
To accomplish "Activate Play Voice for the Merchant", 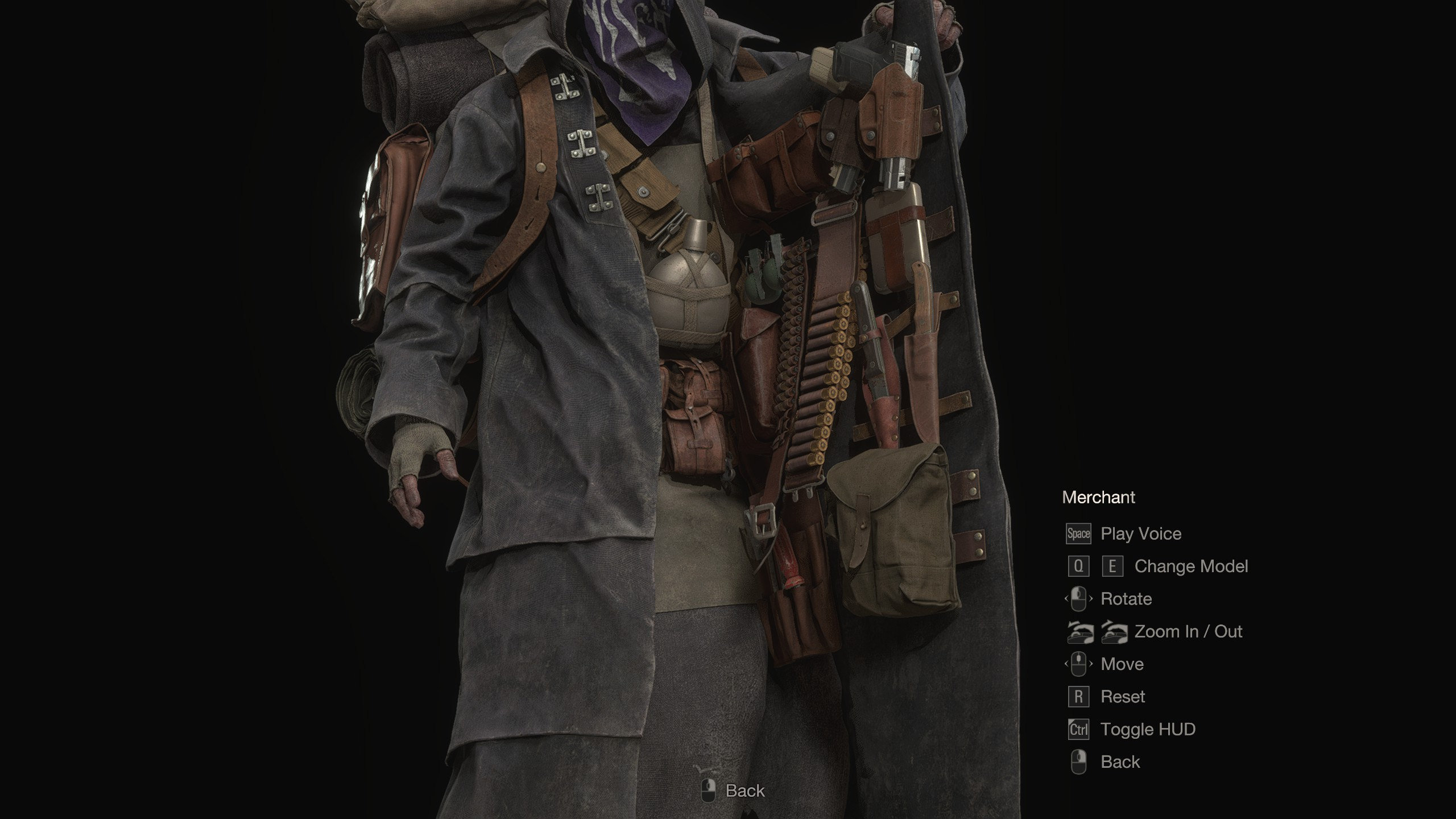I will [1140, 533].
